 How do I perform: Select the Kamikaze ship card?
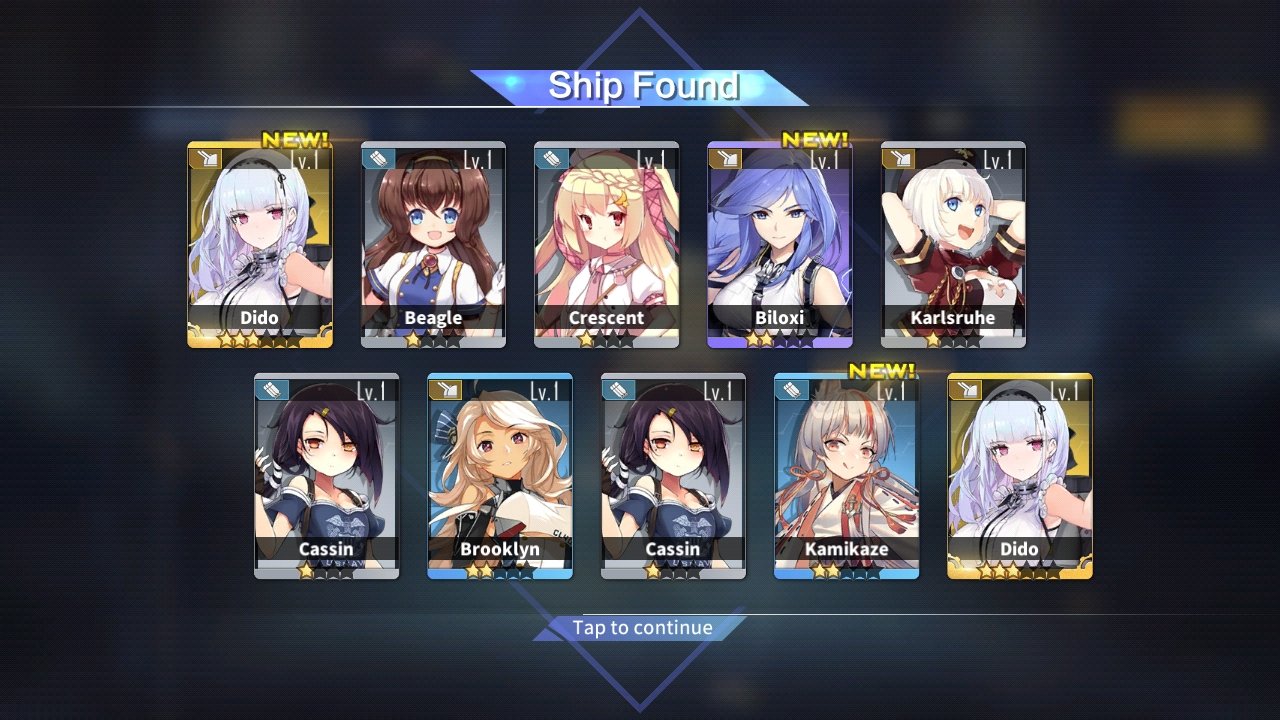click(x=846, y=476)
